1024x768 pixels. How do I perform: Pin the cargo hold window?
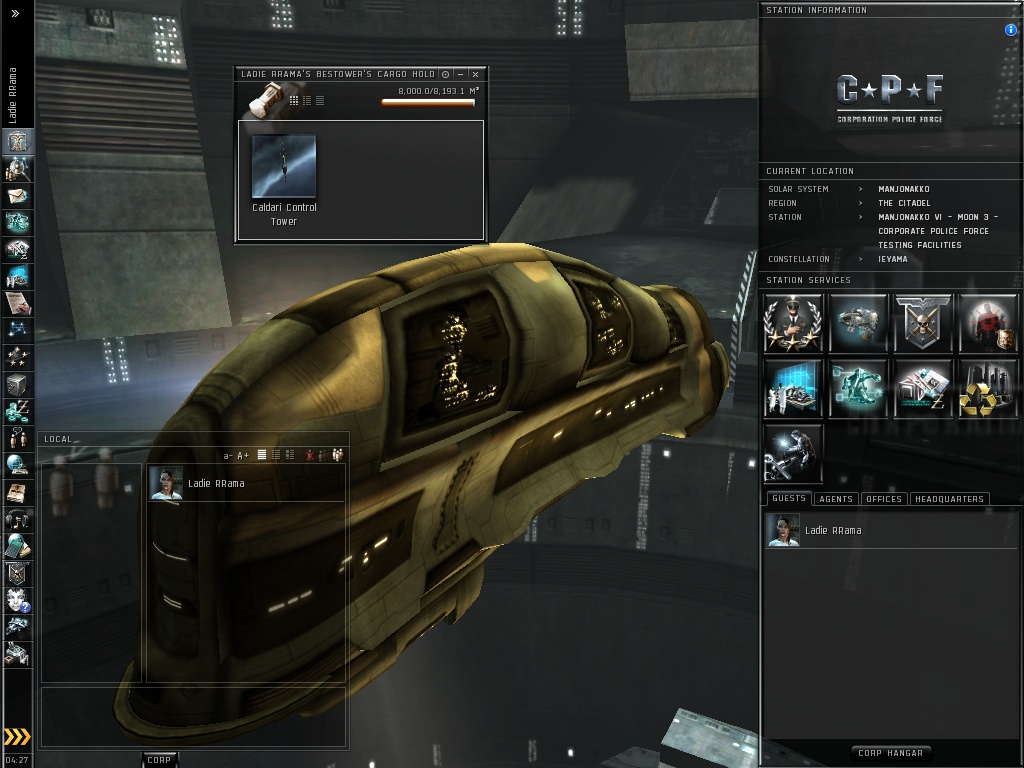pos(445,74)
